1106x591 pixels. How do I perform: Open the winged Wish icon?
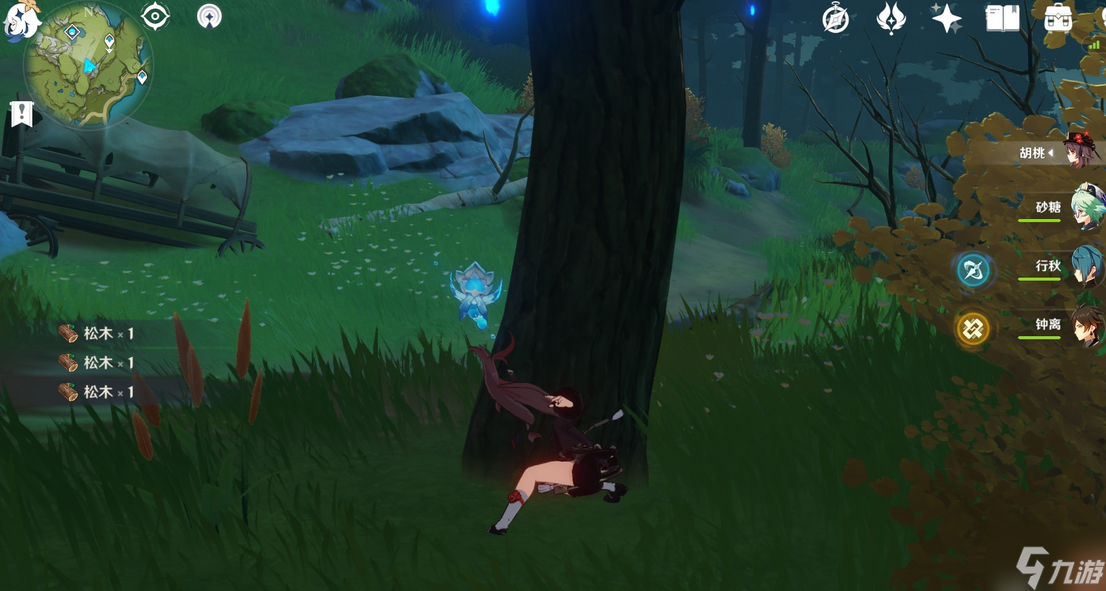890,19
